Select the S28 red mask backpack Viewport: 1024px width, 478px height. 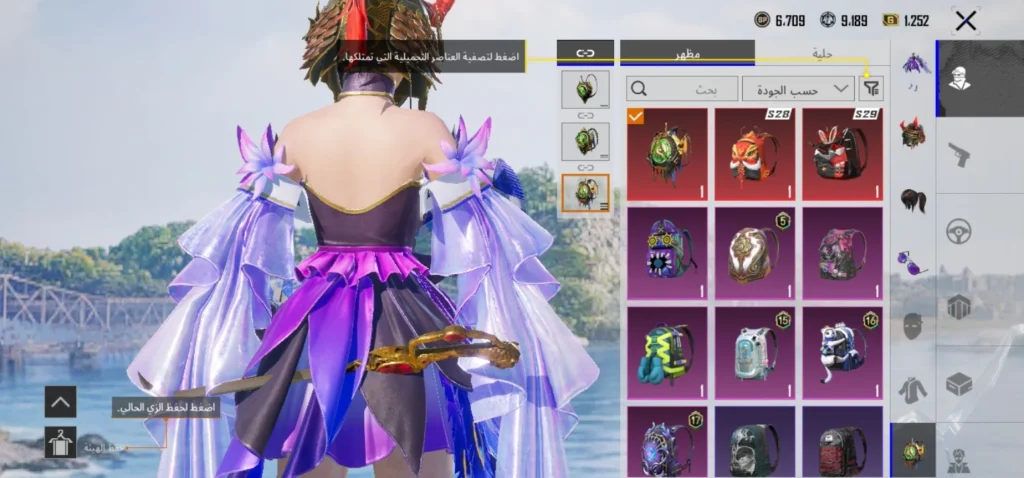coord(755,153)
